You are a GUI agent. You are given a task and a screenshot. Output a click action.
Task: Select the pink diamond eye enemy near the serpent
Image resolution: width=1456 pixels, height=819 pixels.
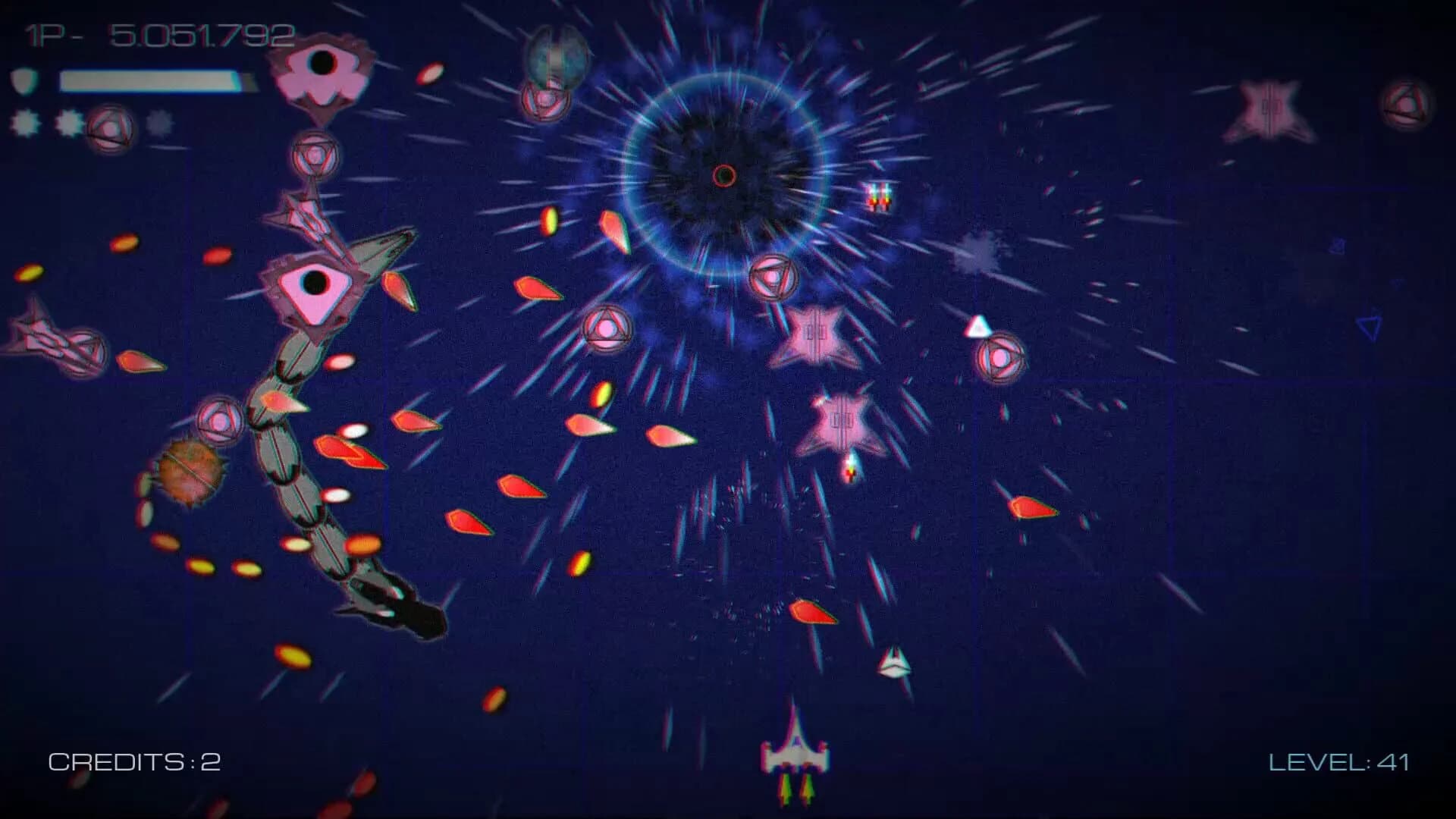tap(315, 284)
